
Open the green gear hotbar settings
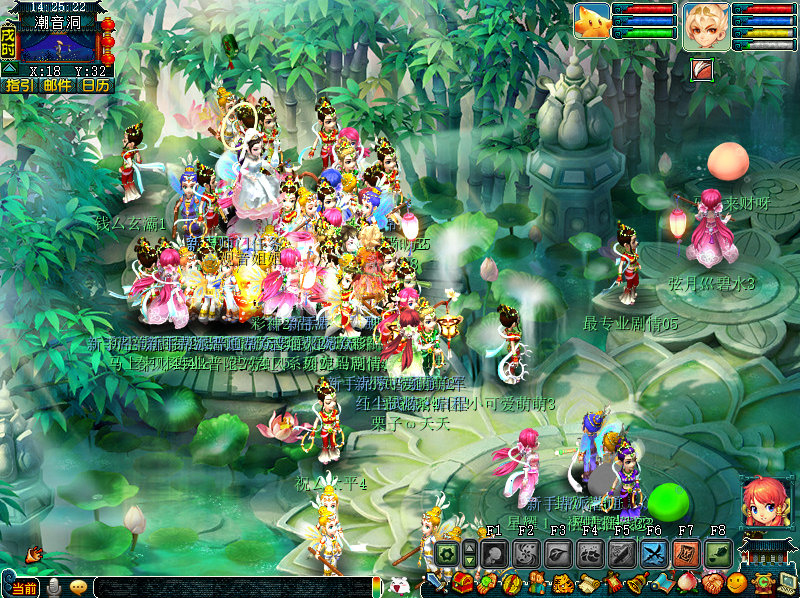coord(446,553)
